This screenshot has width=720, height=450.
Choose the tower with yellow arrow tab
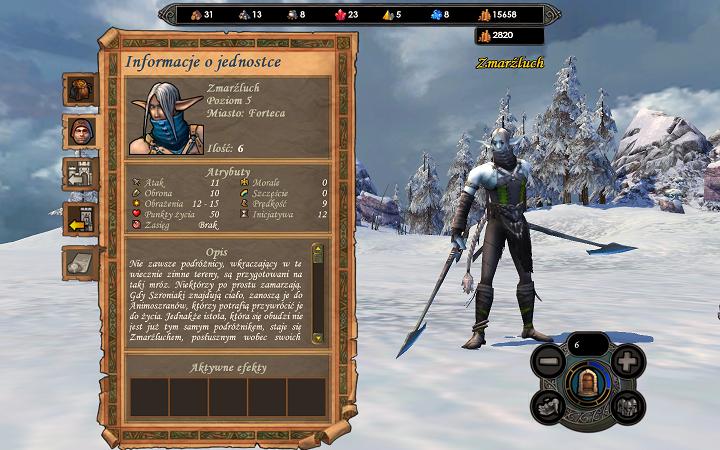coord(80,217)
